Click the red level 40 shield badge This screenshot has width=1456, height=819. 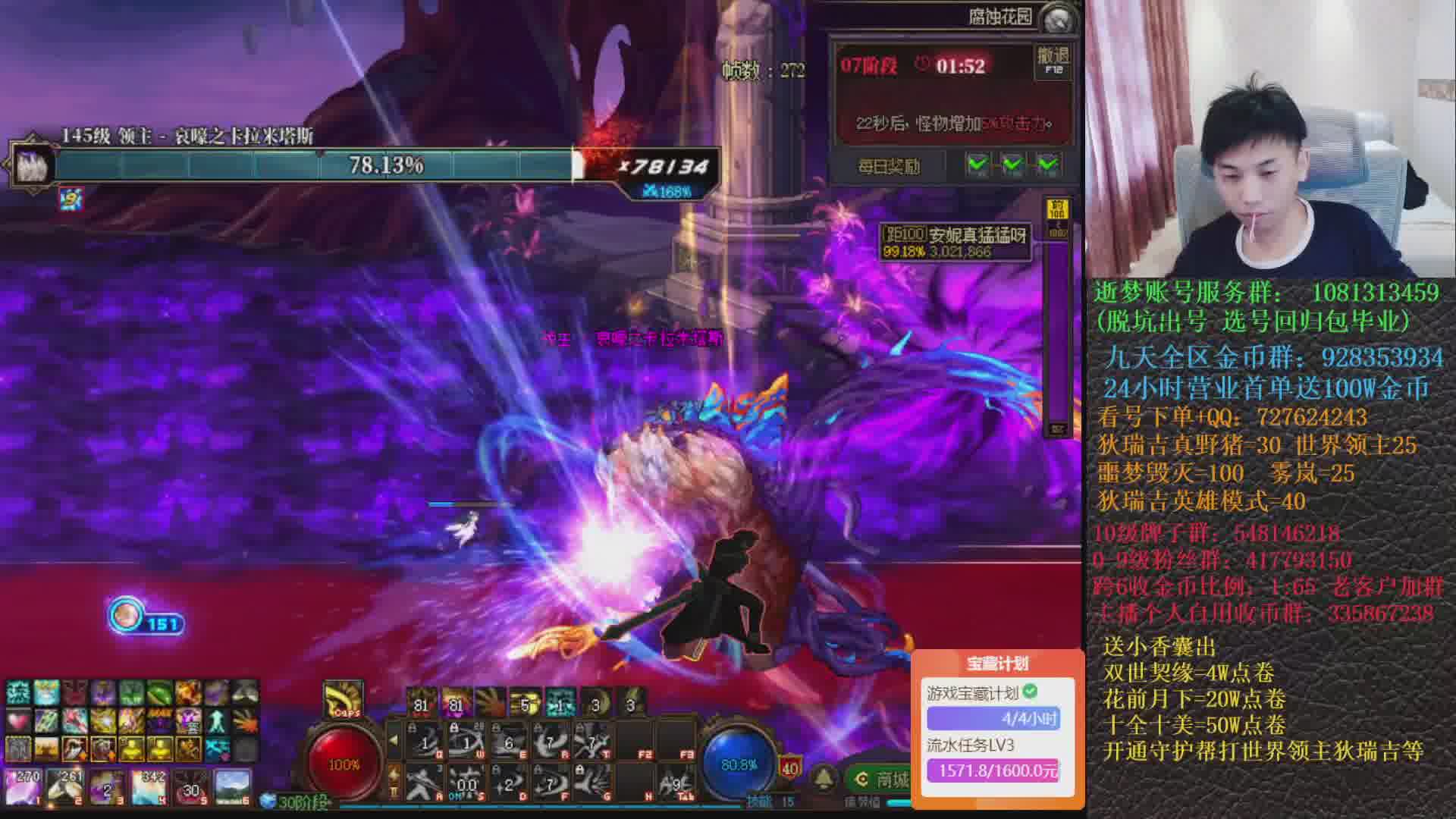[x=790, y=768]
